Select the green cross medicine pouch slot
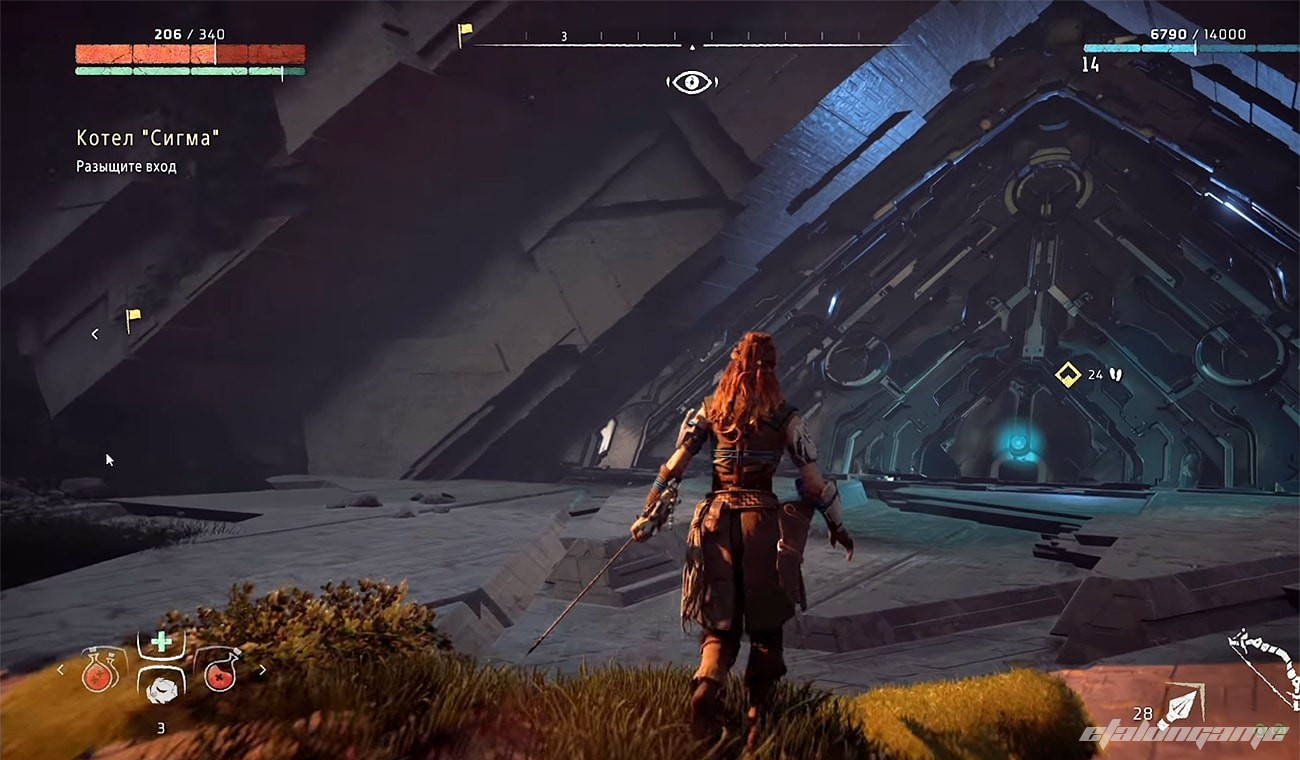This screenshot has width=1300, height=760. point(161,642)
